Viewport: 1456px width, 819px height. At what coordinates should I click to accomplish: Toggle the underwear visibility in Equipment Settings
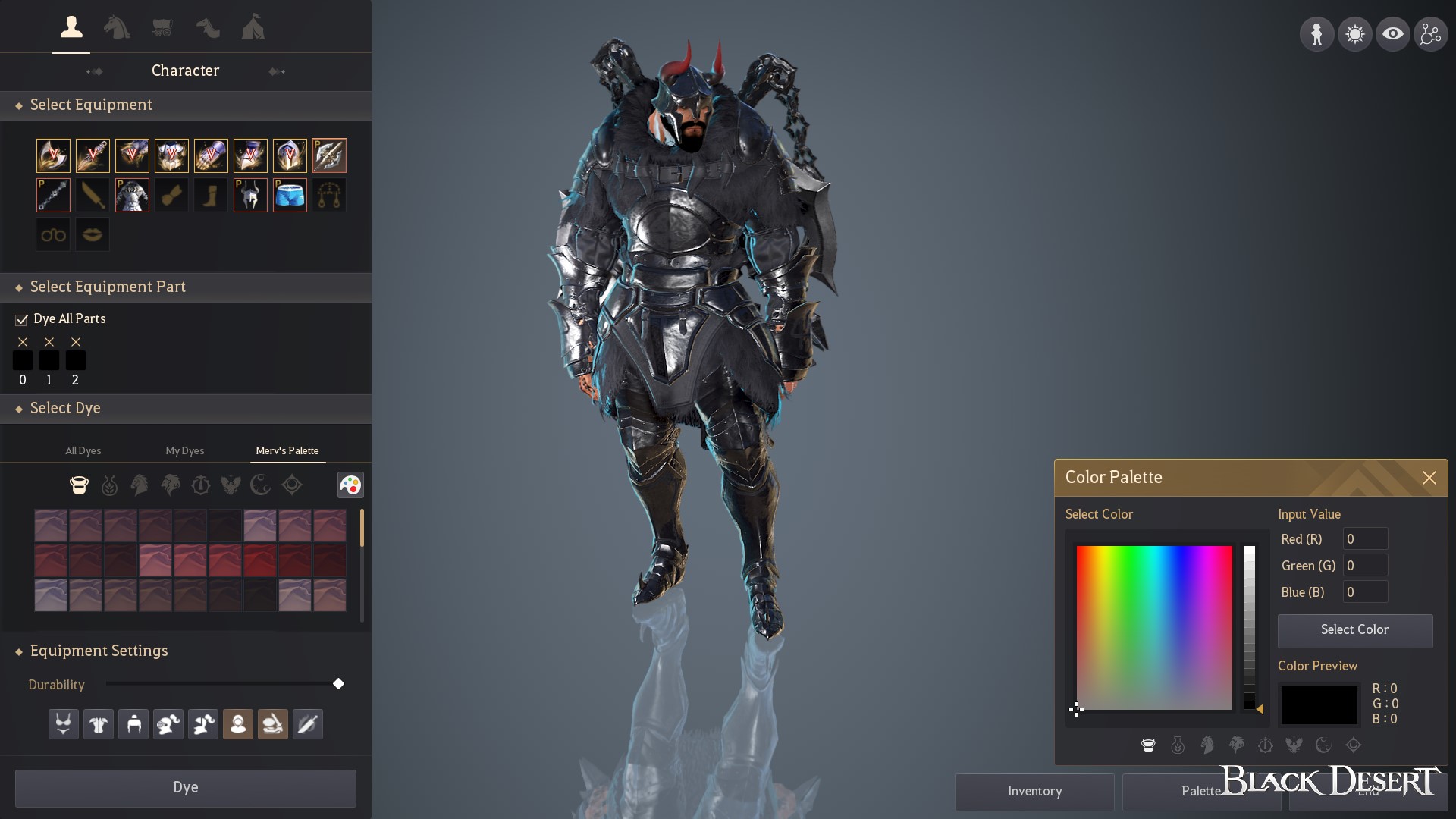pyautogui.click(x=63, y=724)
